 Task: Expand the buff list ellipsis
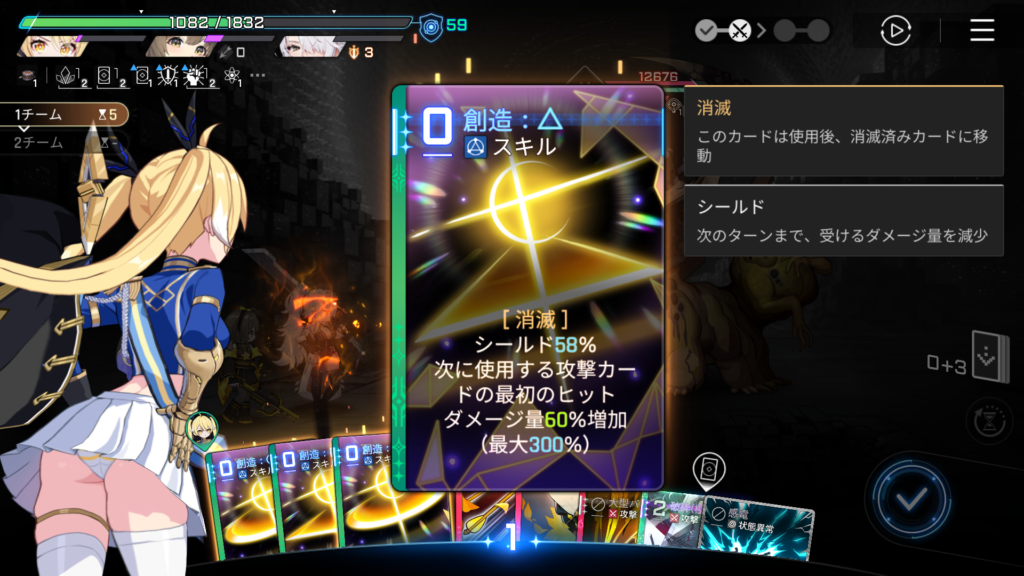[x=258, y=75]
